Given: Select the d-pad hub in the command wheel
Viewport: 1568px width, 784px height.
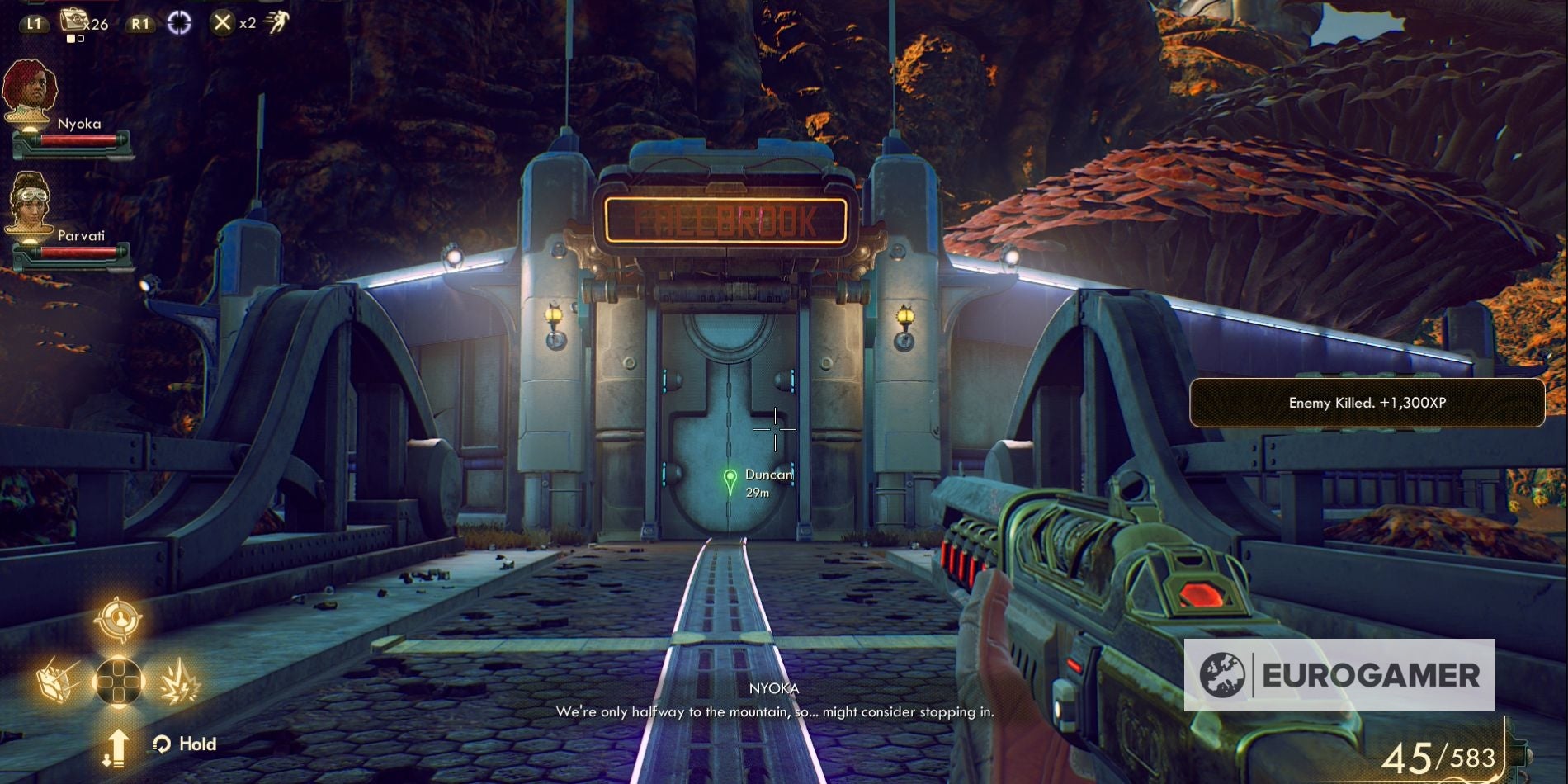Looking at the screenshot, I should (118, 680).
